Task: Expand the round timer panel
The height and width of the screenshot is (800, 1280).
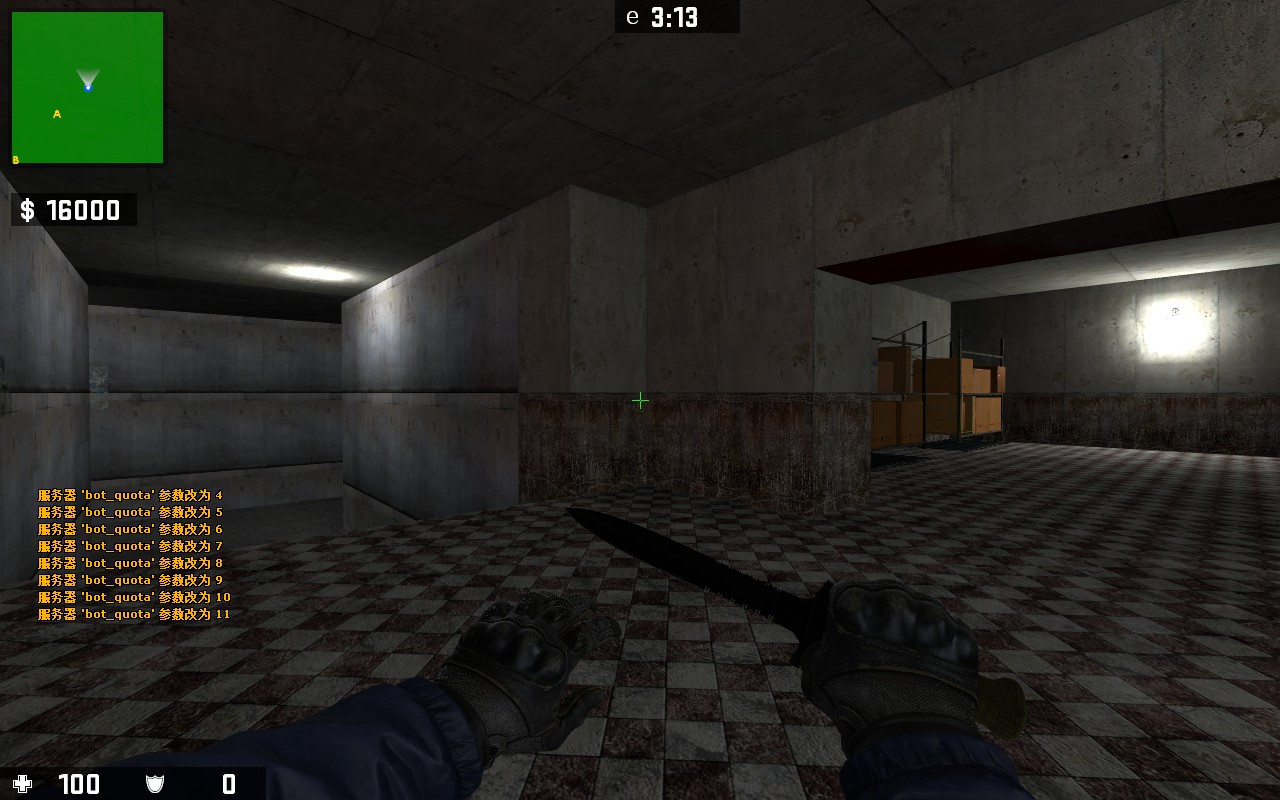Action: click(x=677, y=17)
